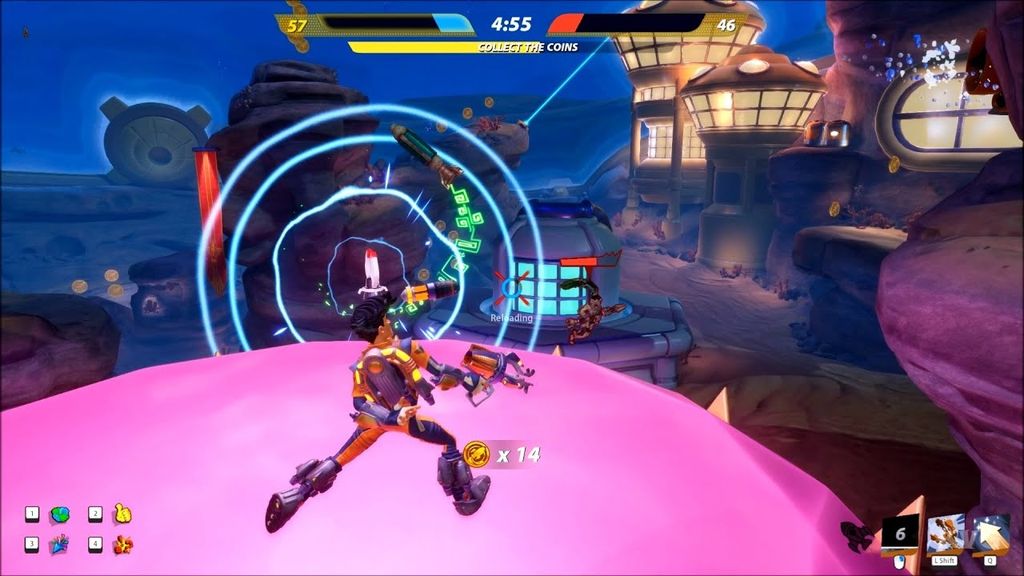Activate the L Shift character ability icon
1024x576 pixels.
pos(945,534)
